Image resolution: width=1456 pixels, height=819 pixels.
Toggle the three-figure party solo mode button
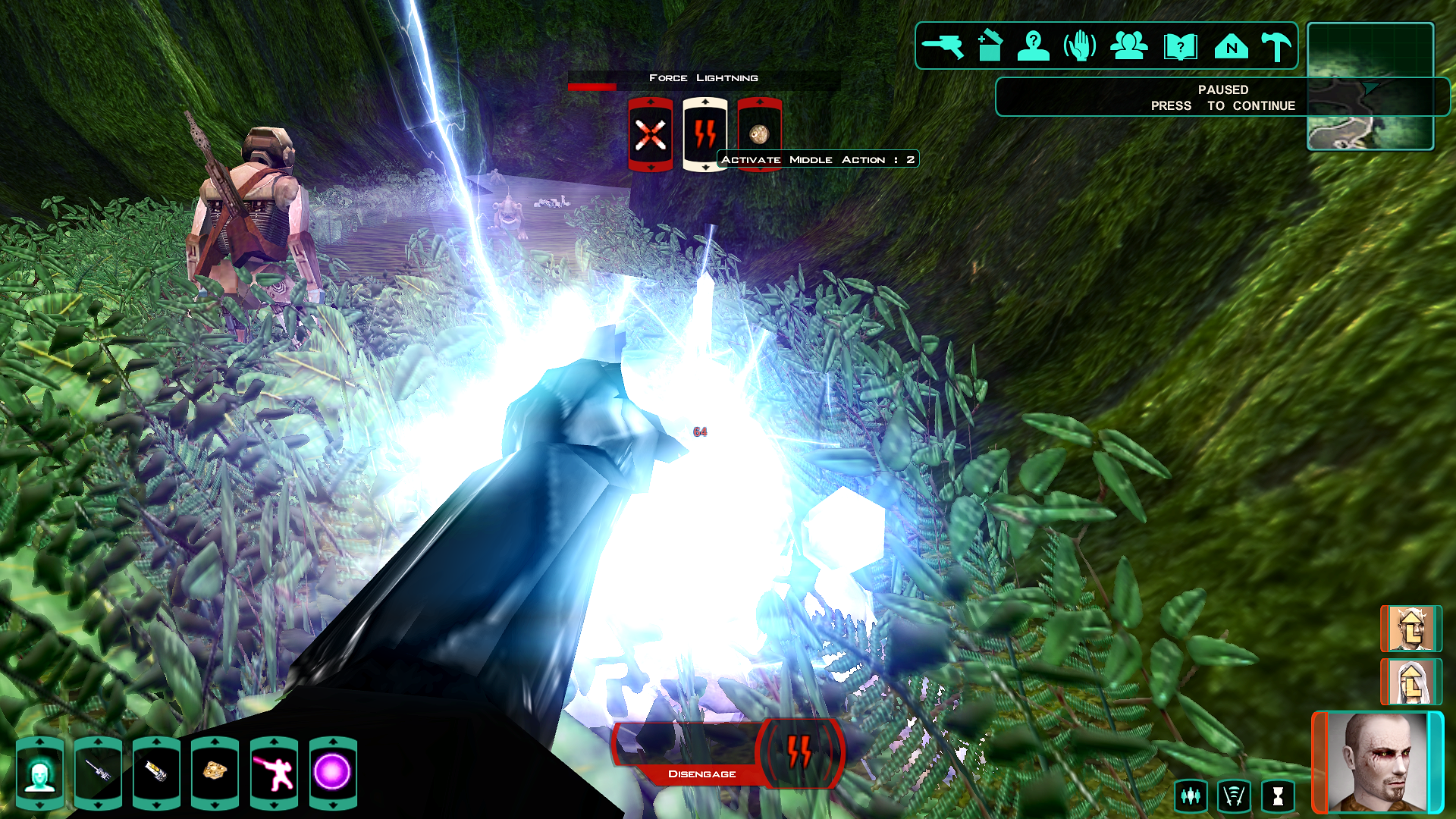coord(1191,796)
